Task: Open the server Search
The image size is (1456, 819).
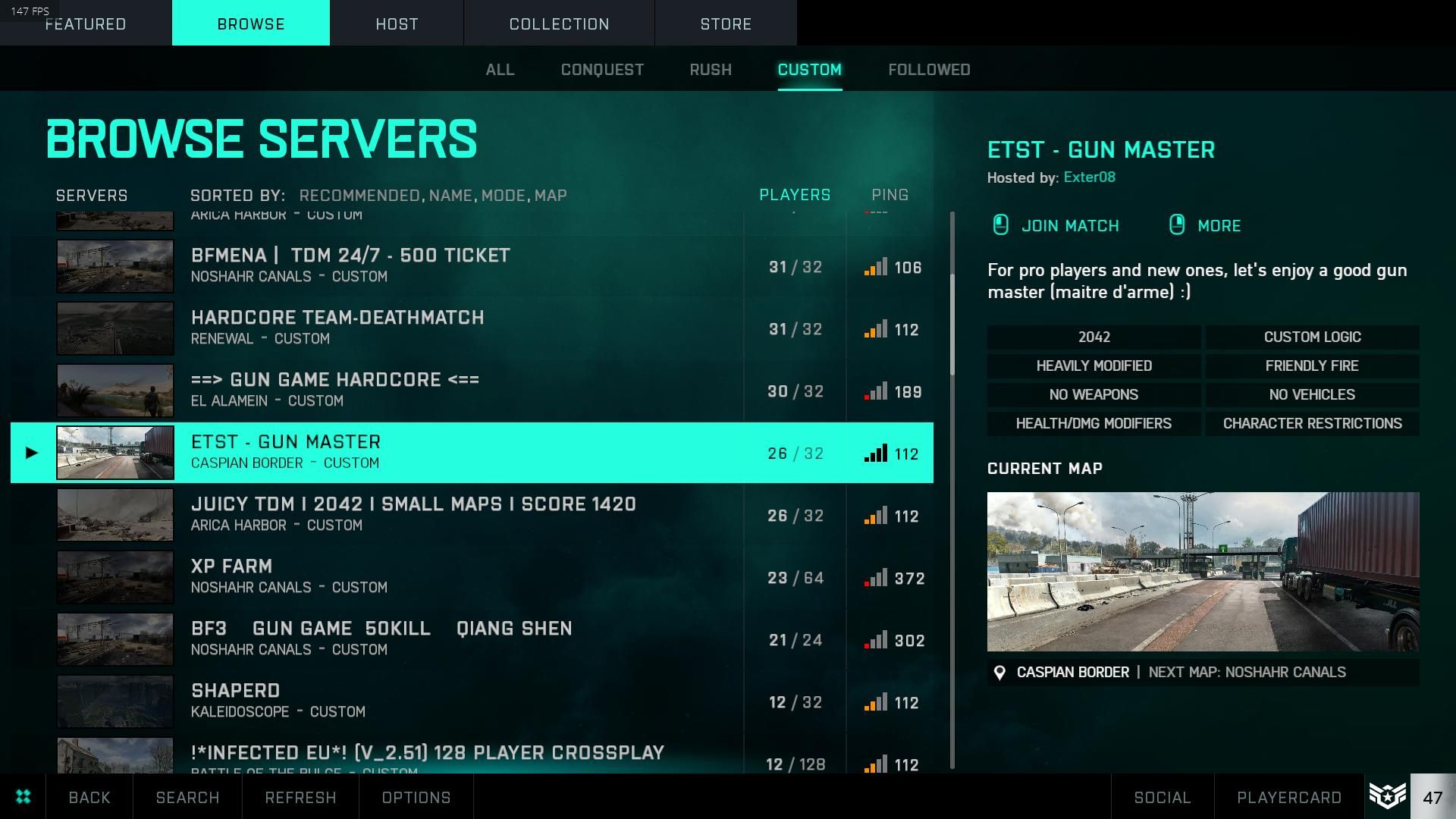Action: 187,798
